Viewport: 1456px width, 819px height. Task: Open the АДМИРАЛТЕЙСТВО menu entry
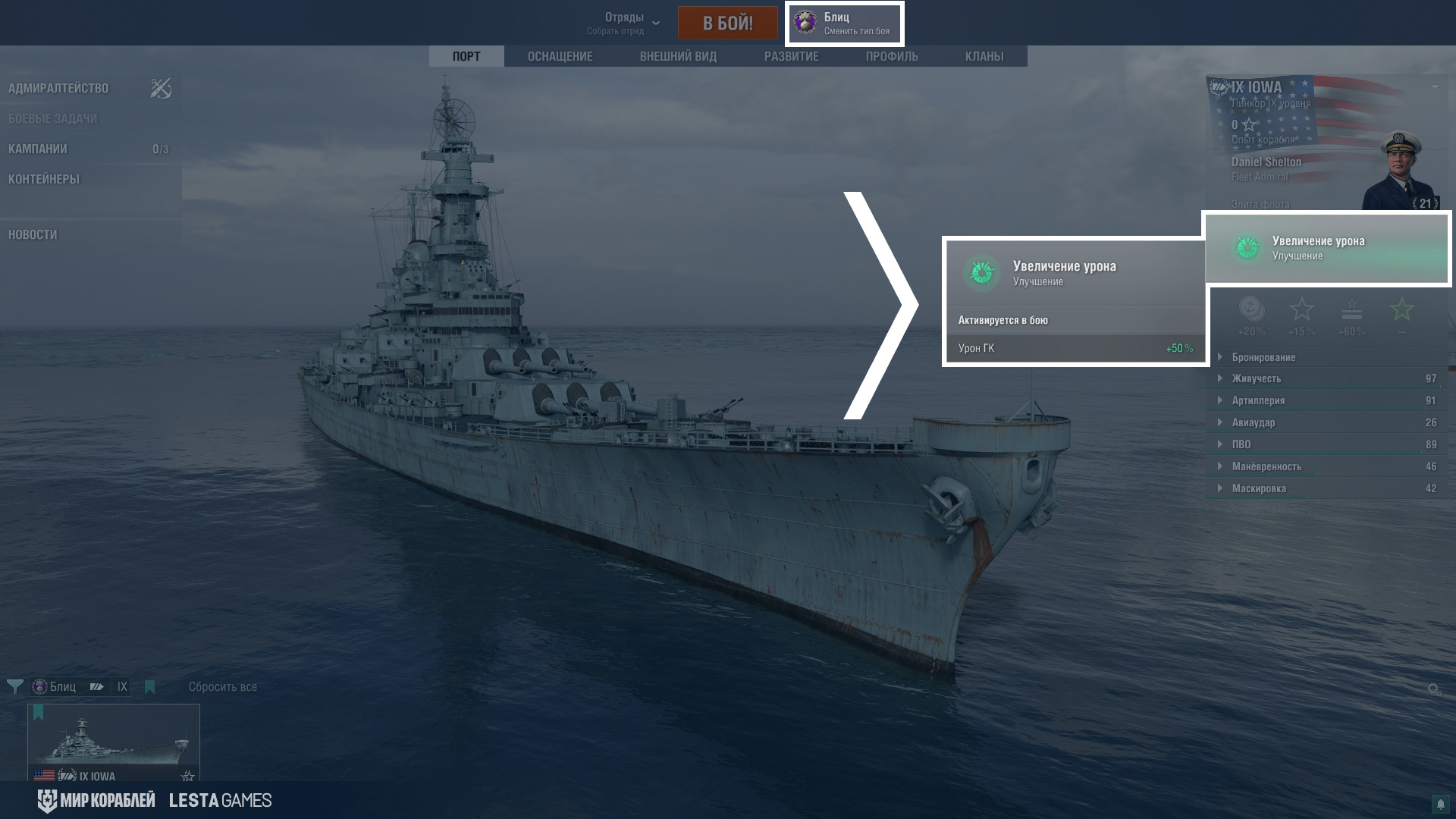pos(58,88)
